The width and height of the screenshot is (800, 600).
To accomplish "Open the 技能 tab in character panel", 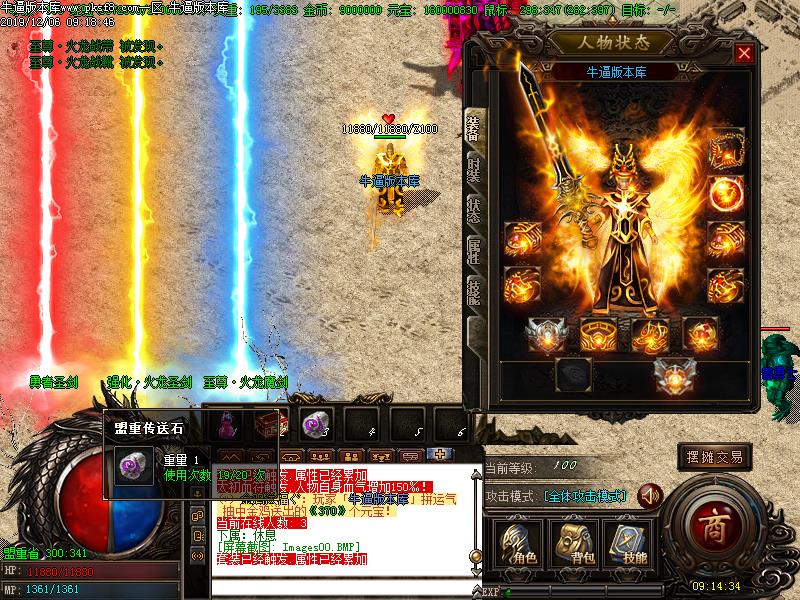I will pos(475,290).
